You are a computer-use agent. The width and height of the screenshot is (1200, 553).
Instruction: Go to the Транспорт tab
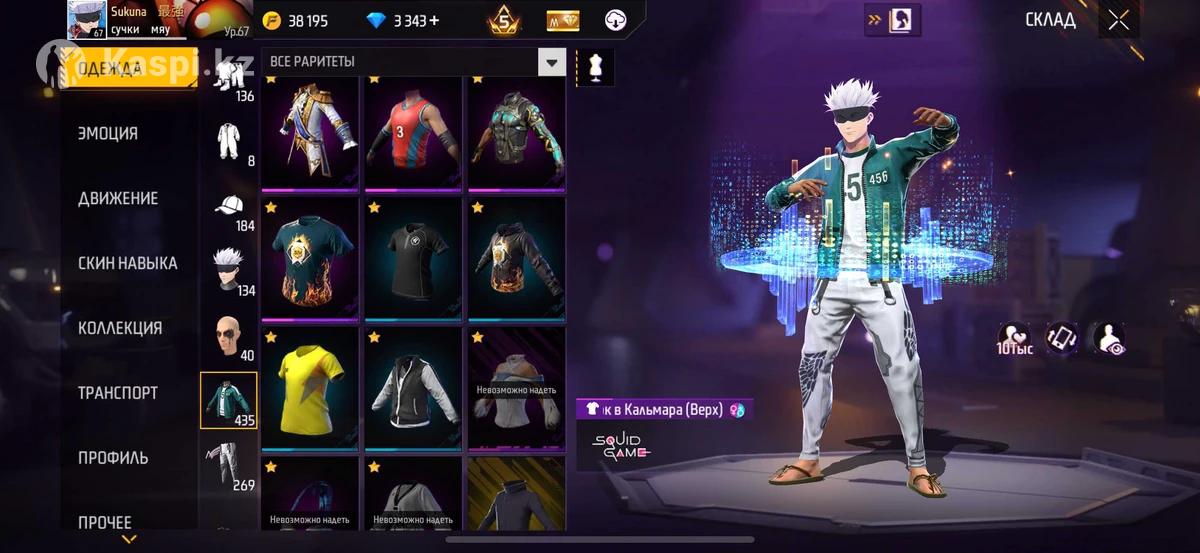click(x=118, y=393)
